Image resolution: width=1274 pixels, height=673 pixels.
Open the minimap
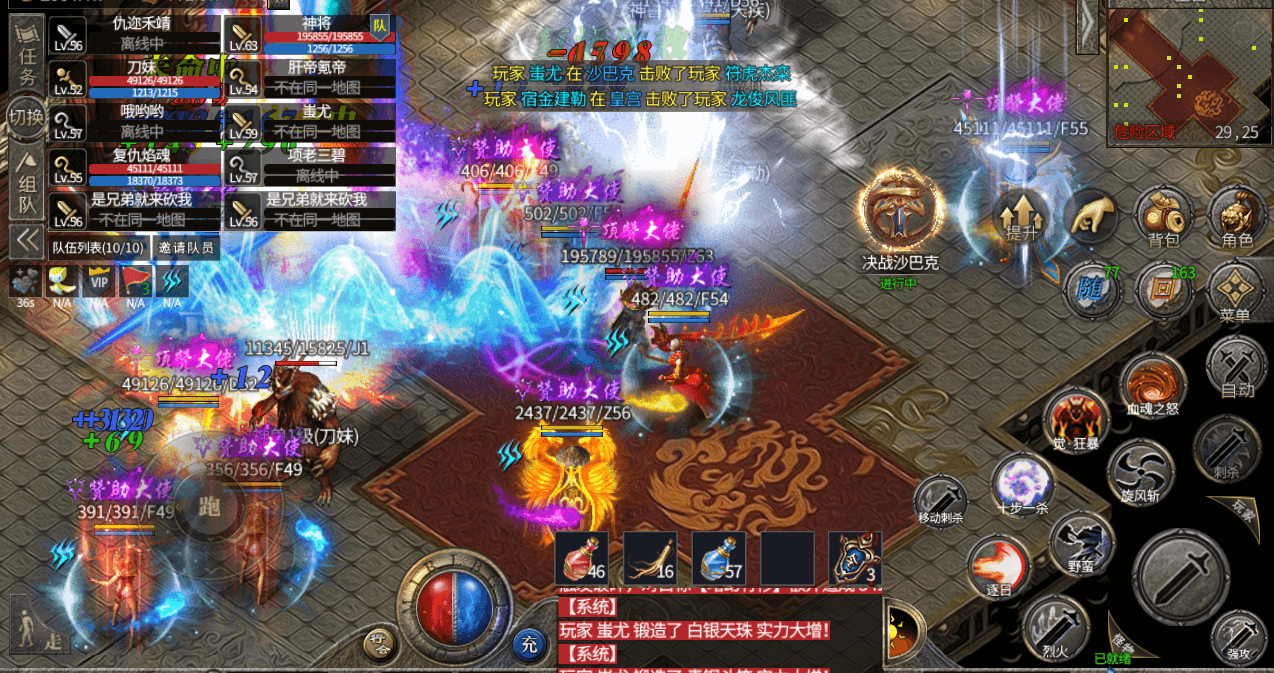click(x=1188, y=72)
